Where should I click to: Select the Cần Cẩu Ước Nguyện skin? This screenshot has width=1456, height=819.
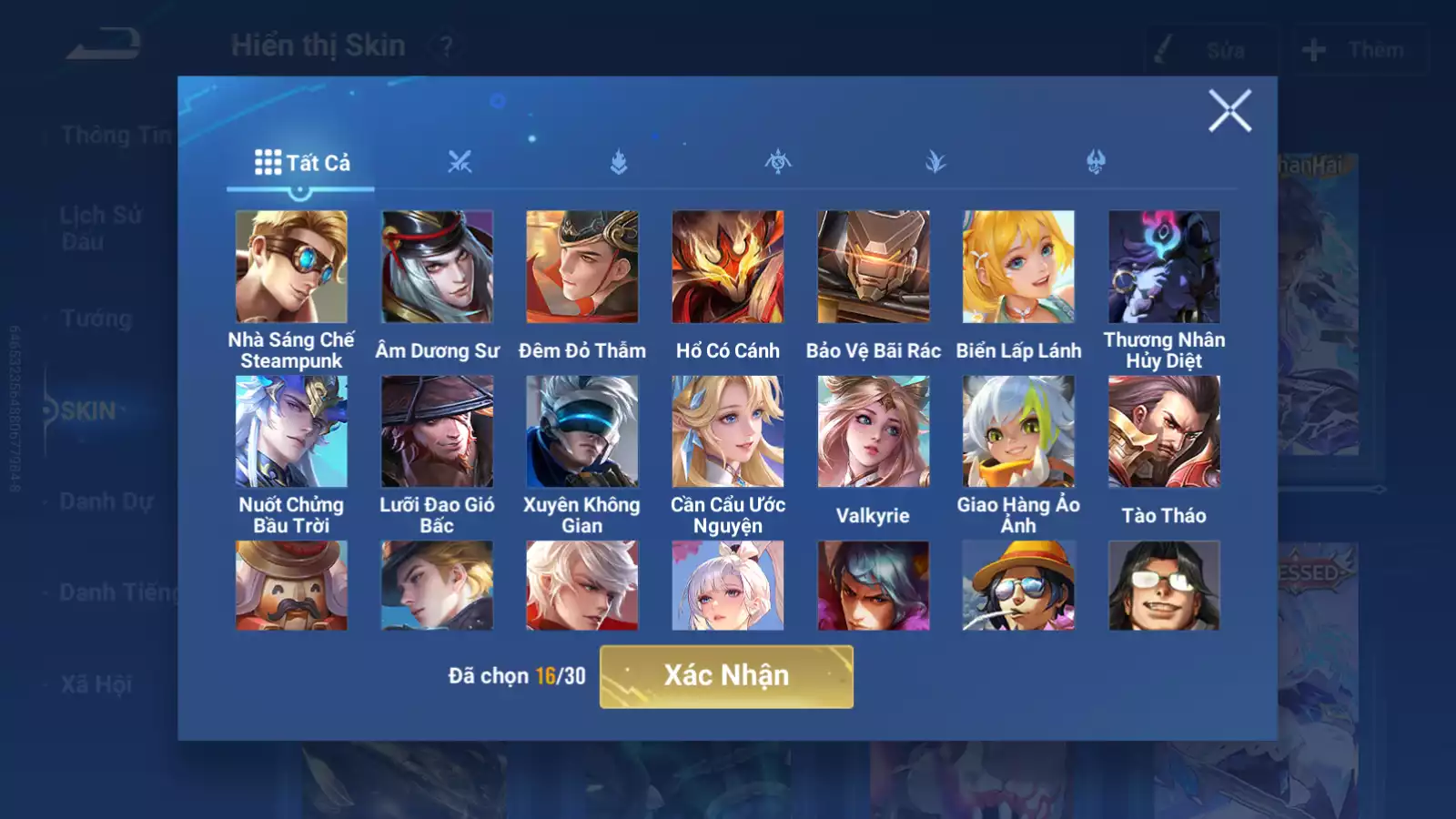click(x=728, y=431)
